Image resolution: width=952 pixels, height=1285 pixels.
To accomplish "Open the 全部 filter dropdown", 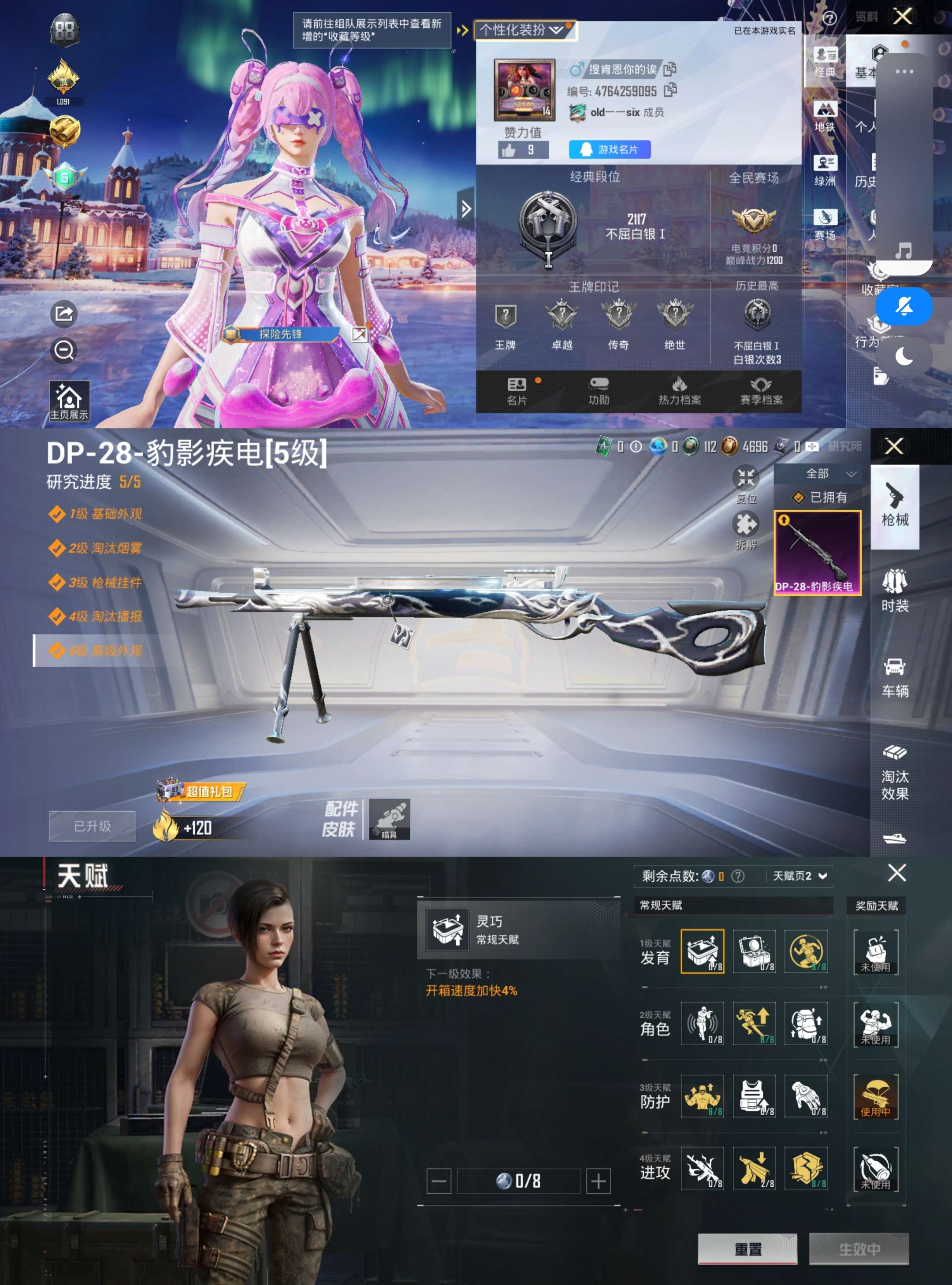I will point(821,474).
